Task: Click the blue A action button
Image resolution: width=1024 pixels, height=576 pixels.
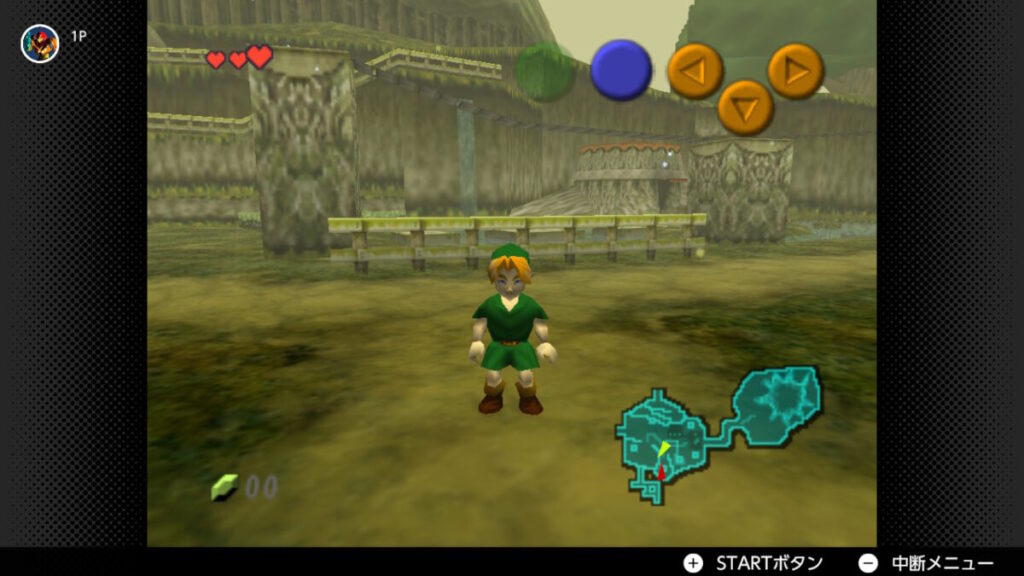Action: coord(621,70)
